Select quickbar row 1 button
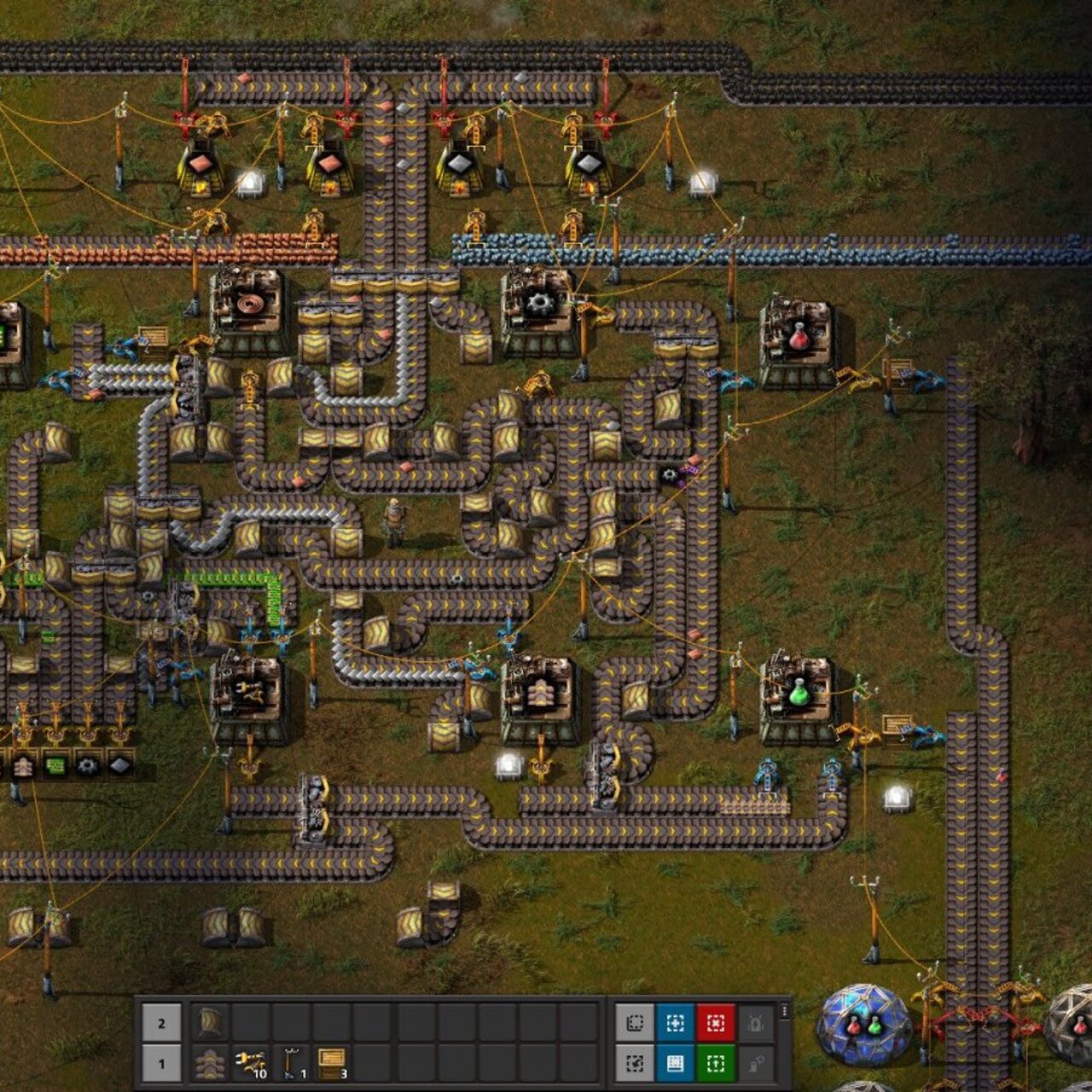1092x1092 pixels. 161,1064
